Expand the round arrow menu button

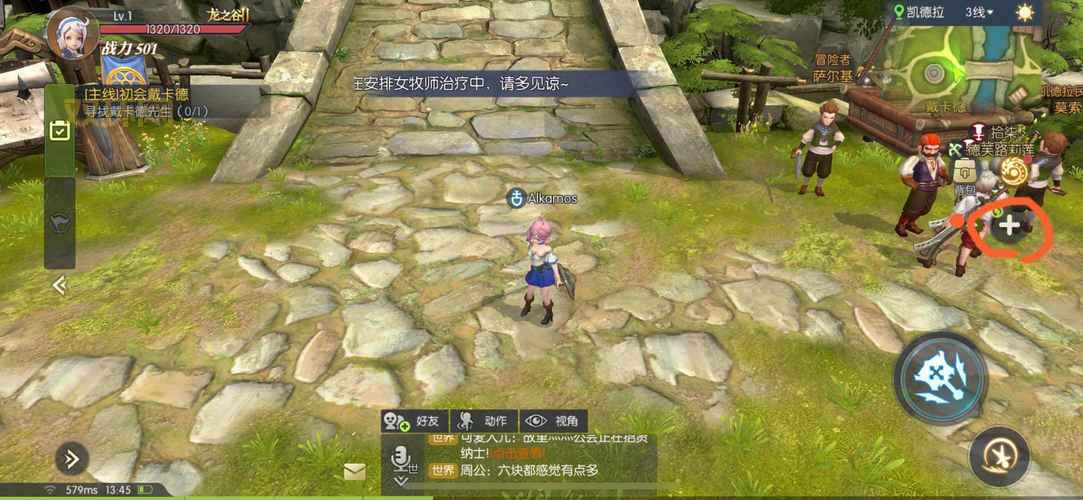[72, 459]
